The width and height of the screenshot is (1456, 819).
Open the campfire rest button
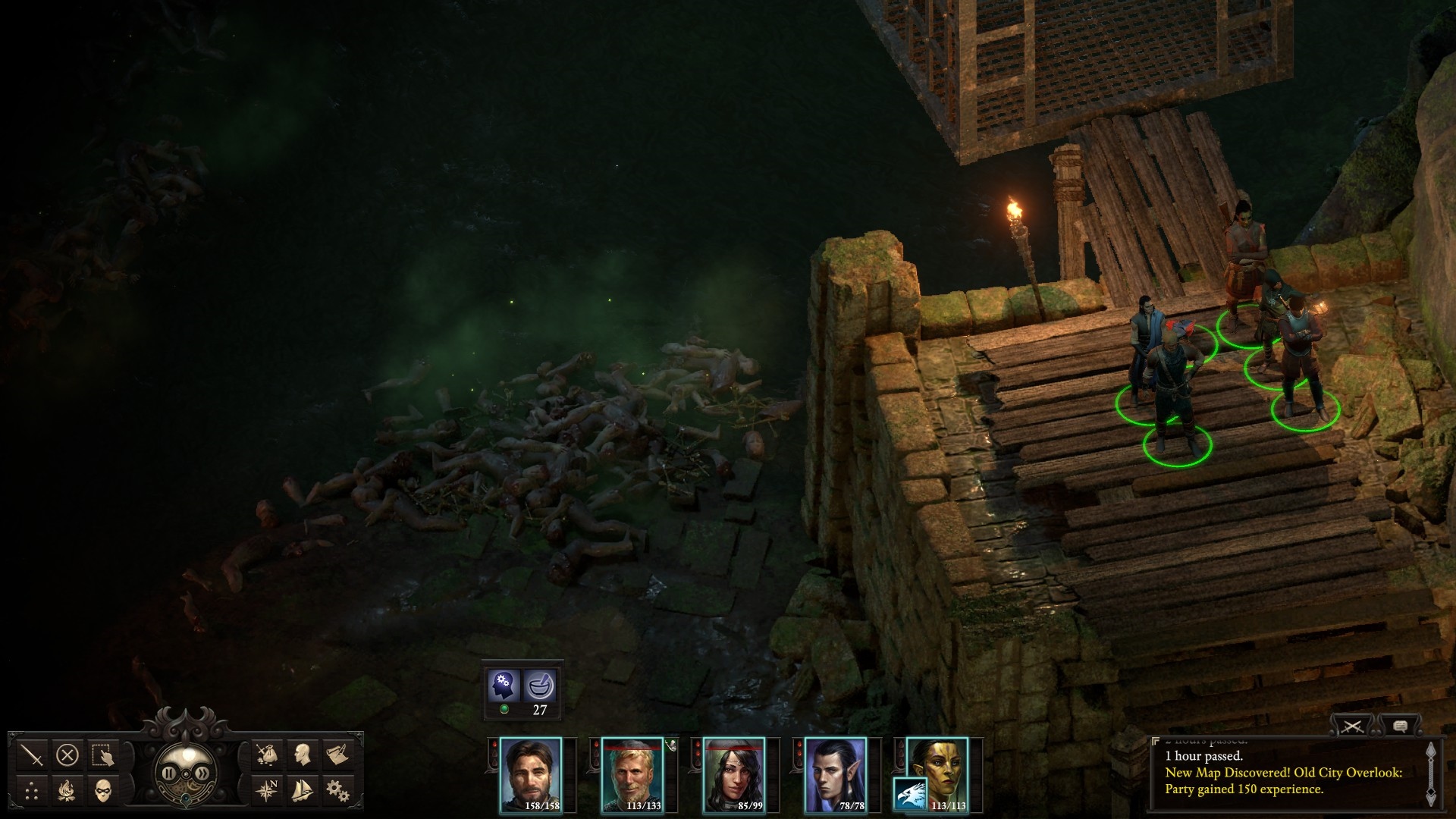[67, 791]
